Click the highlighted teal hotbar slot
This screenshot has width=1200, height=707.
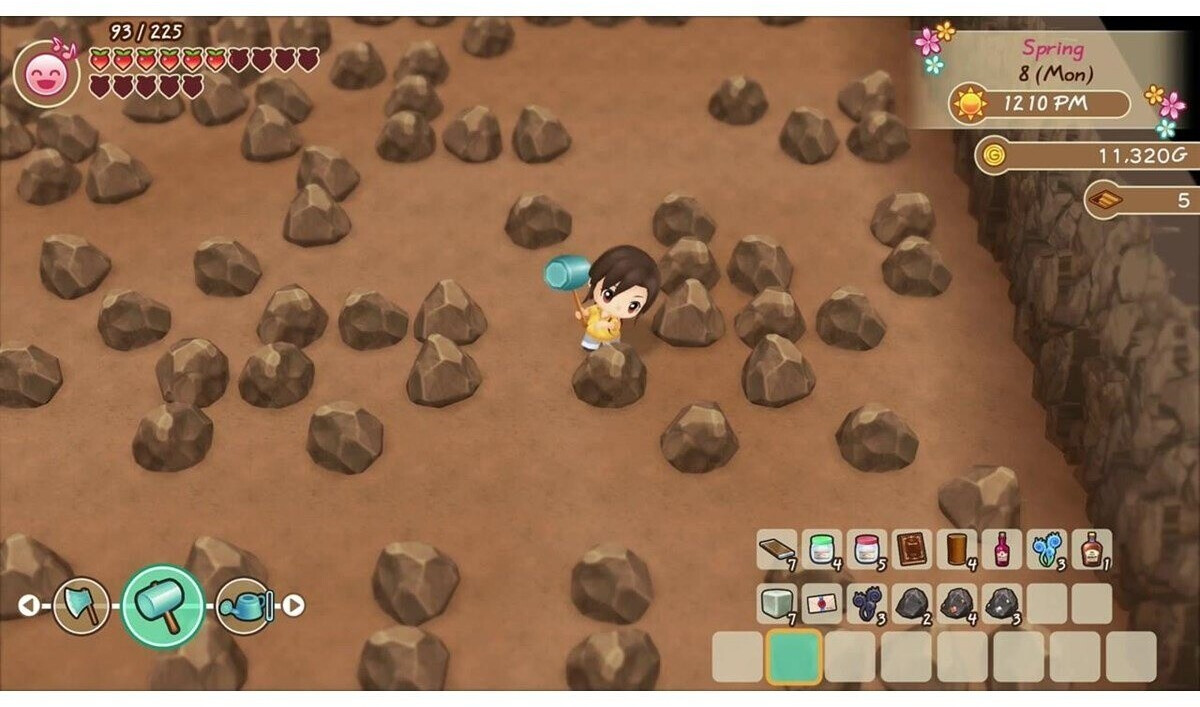794,656
